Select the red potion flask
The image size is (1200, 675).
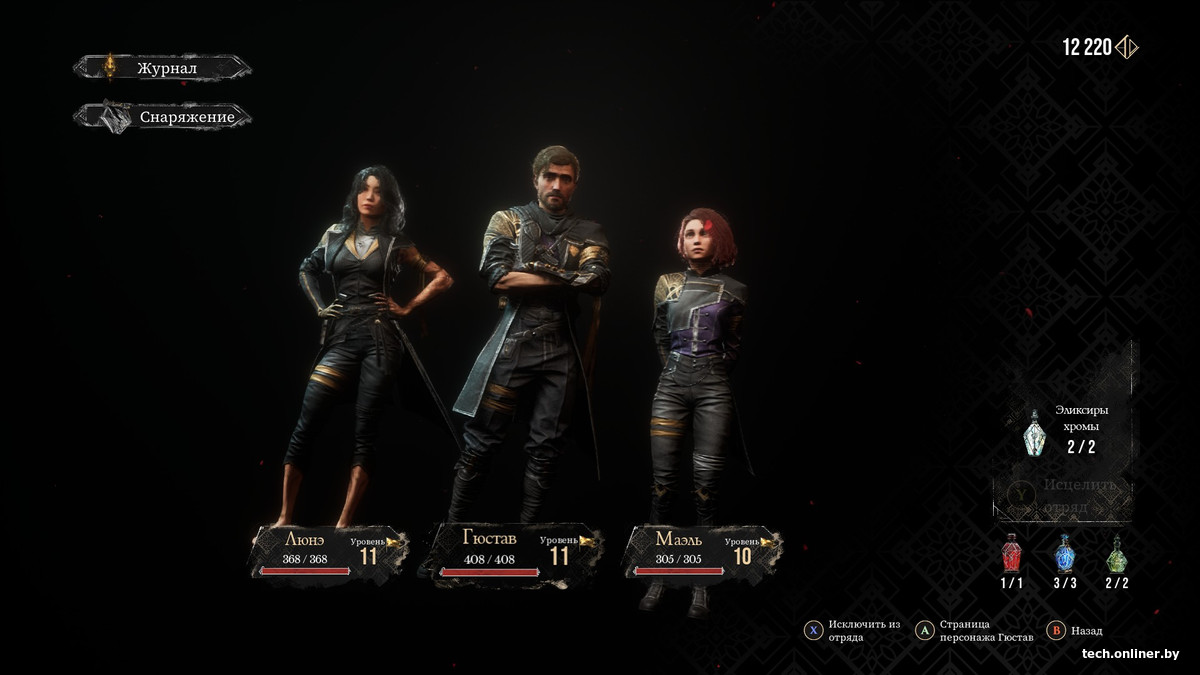click(x=1012, y=555)
